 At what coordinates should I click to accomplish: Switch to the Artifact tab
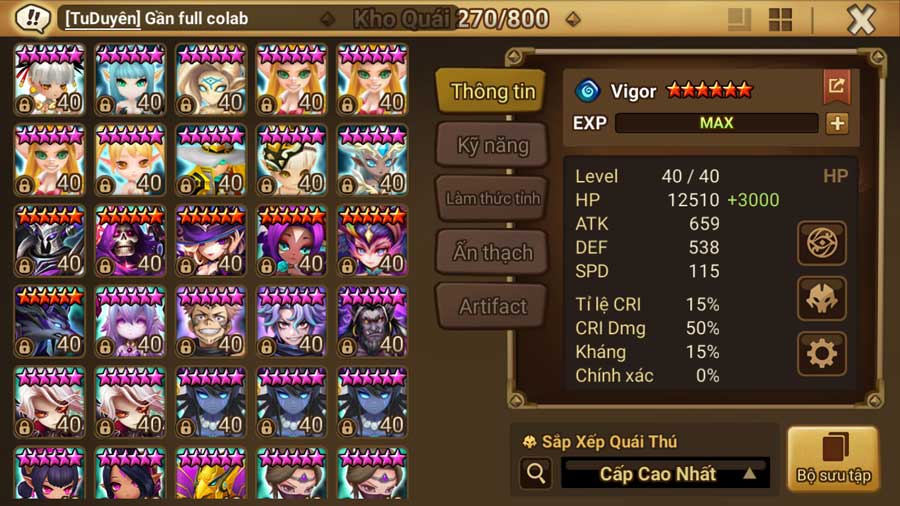pos(492,306)
